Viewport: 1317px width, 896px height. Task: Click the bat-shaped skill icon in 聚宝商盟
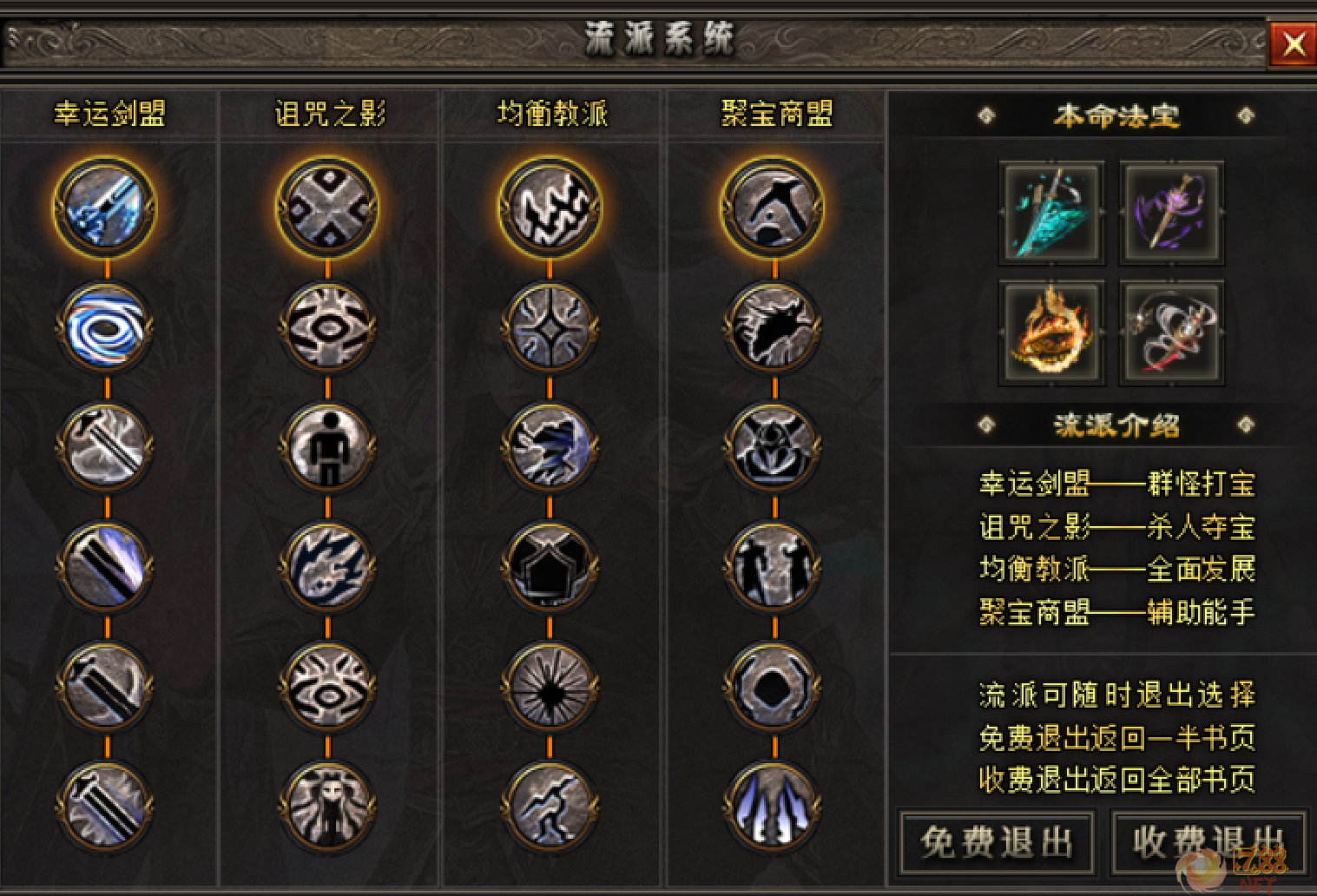tap(772, 330)
